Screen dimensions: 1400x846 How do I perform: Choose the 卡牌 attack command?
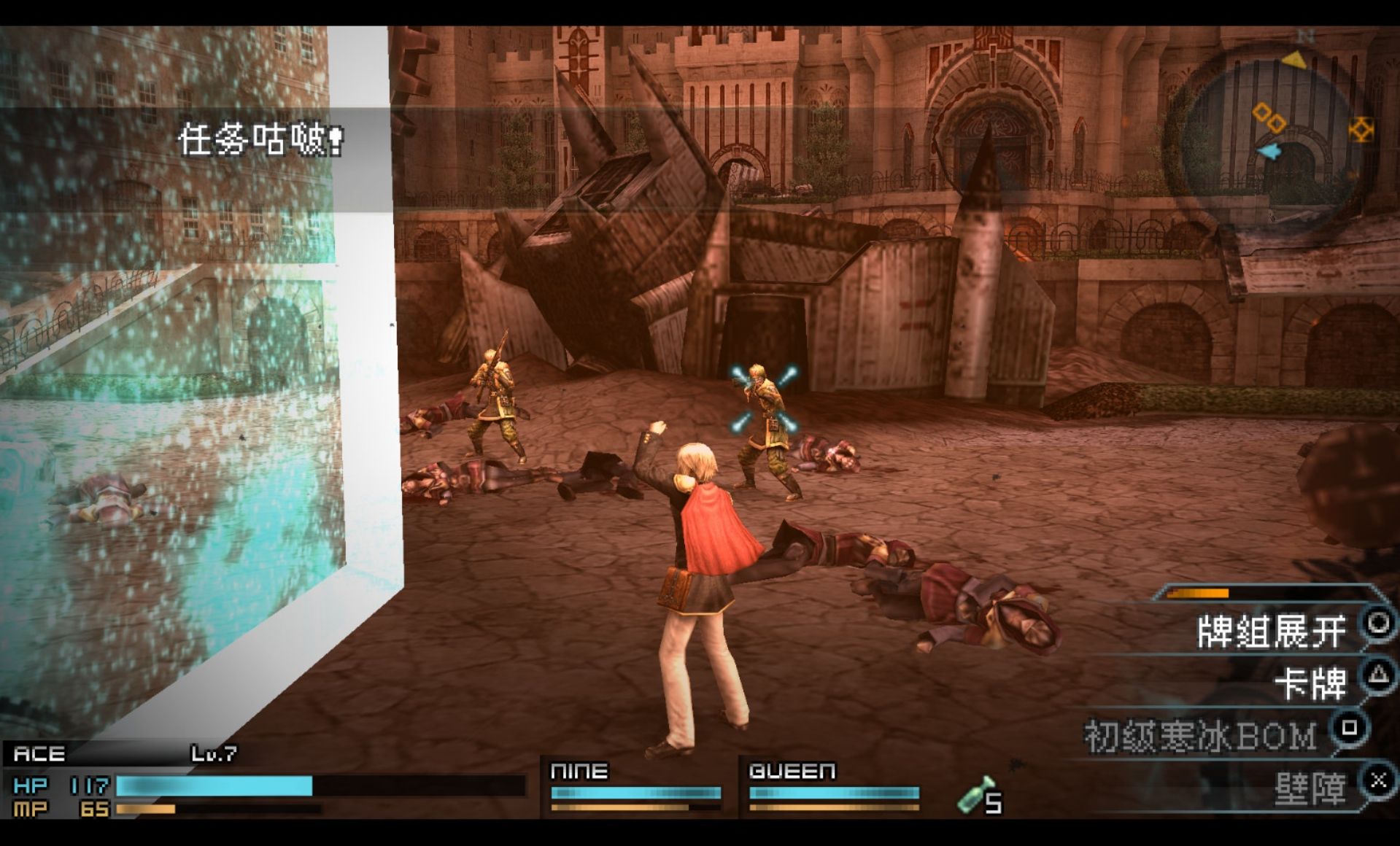tap(1310, 683)
